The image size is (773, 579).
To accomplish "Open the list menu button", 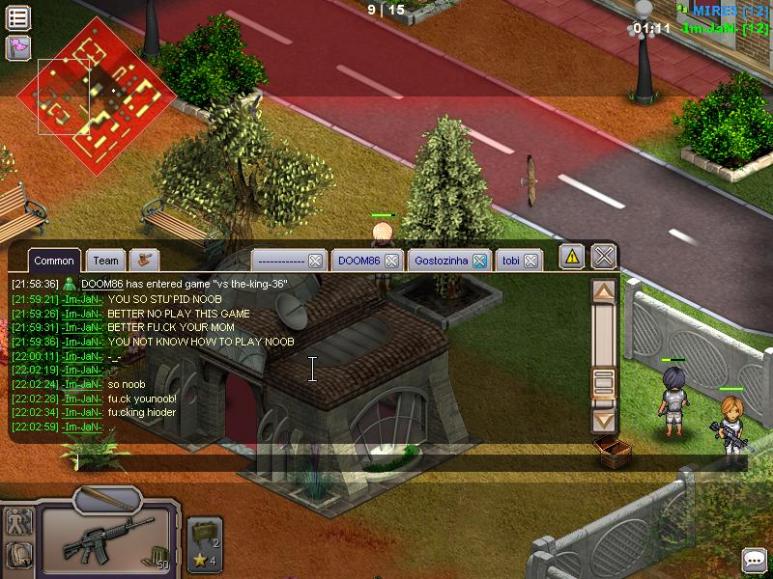I will click(x=18, y=17).
